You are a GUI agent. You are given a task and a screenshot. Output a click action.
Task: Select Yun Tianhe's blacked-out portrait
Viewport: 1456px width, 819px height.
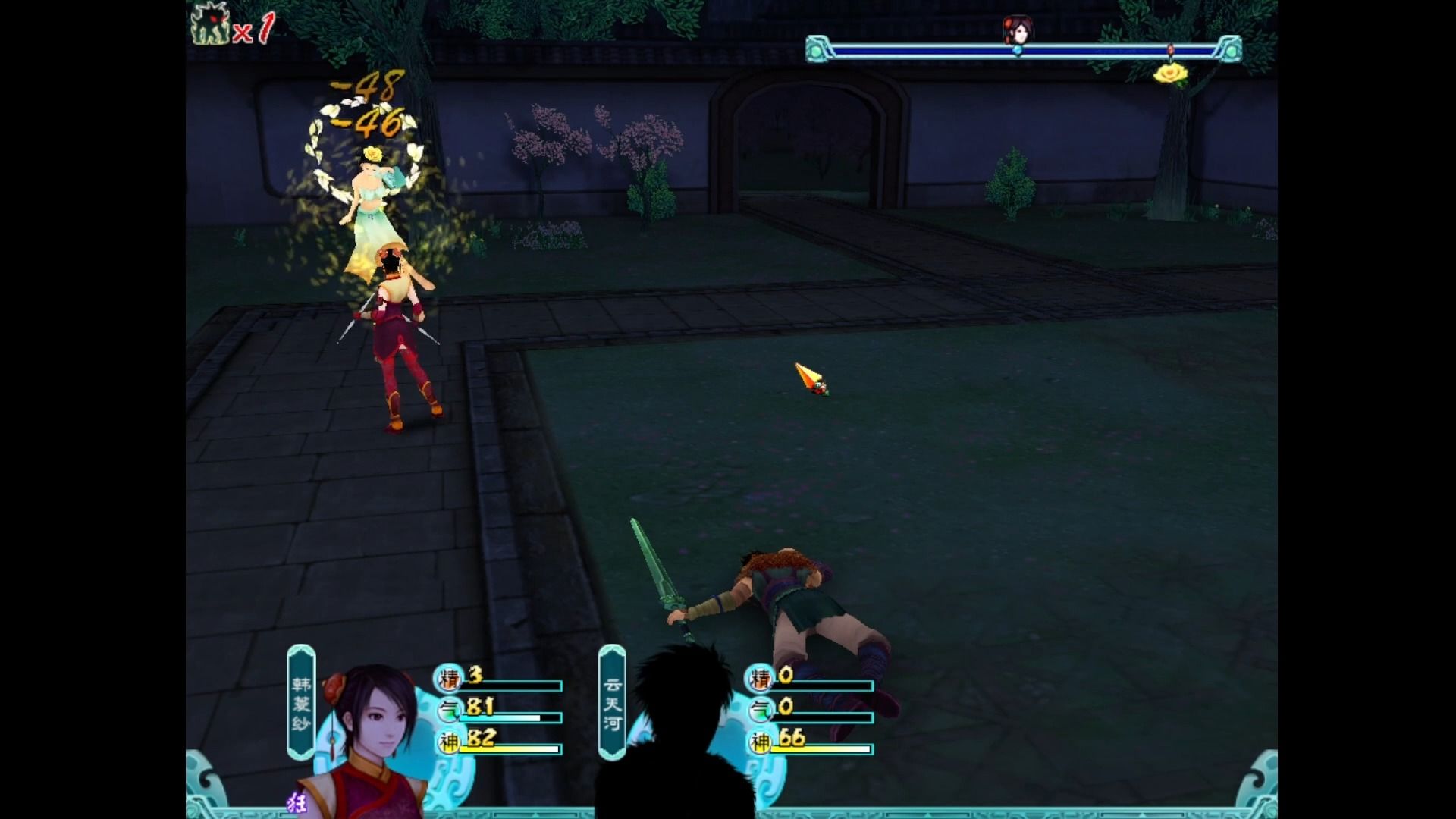675,736
